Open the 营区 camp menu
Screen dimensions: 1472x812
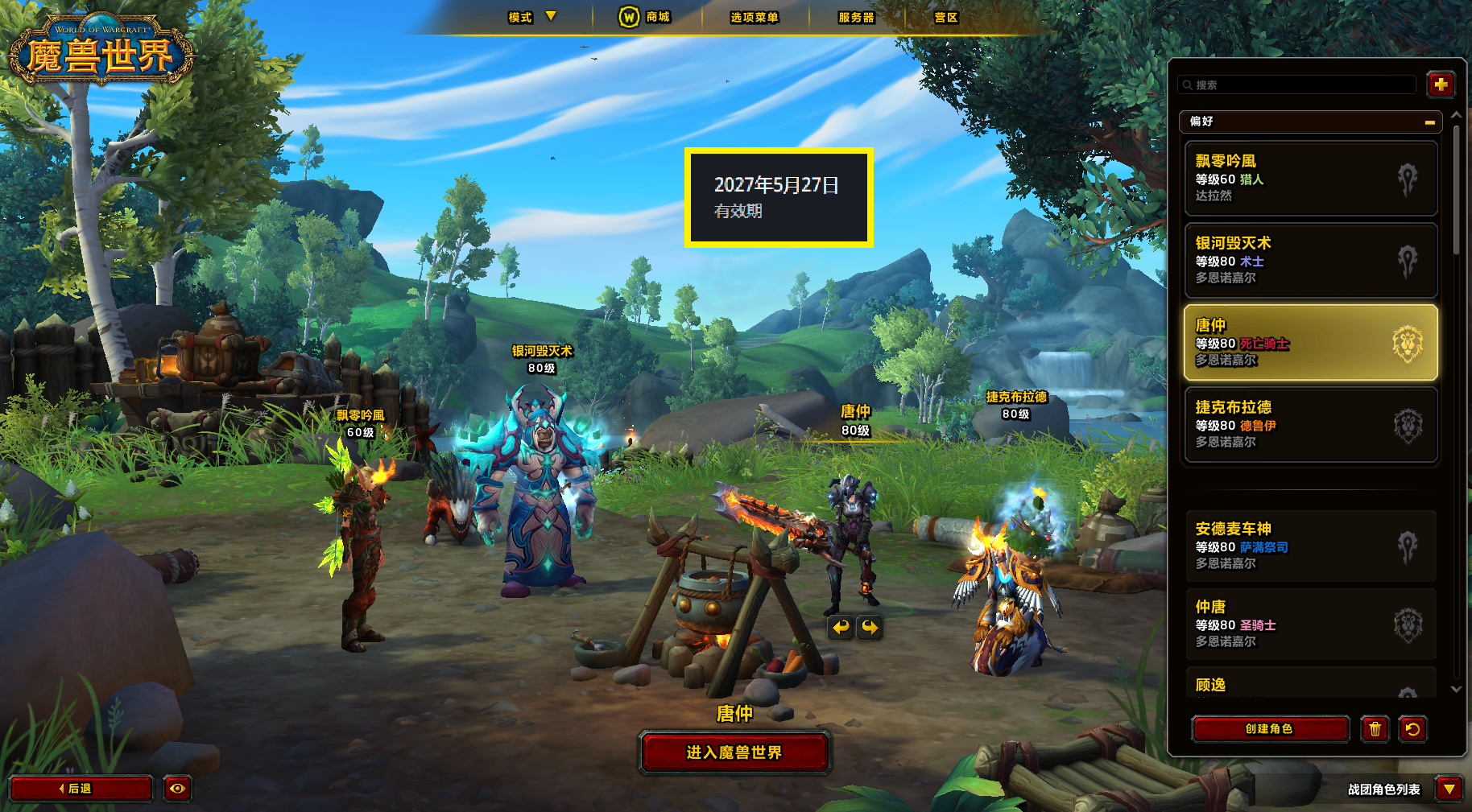pyautogui.click(x=945, y=17)
